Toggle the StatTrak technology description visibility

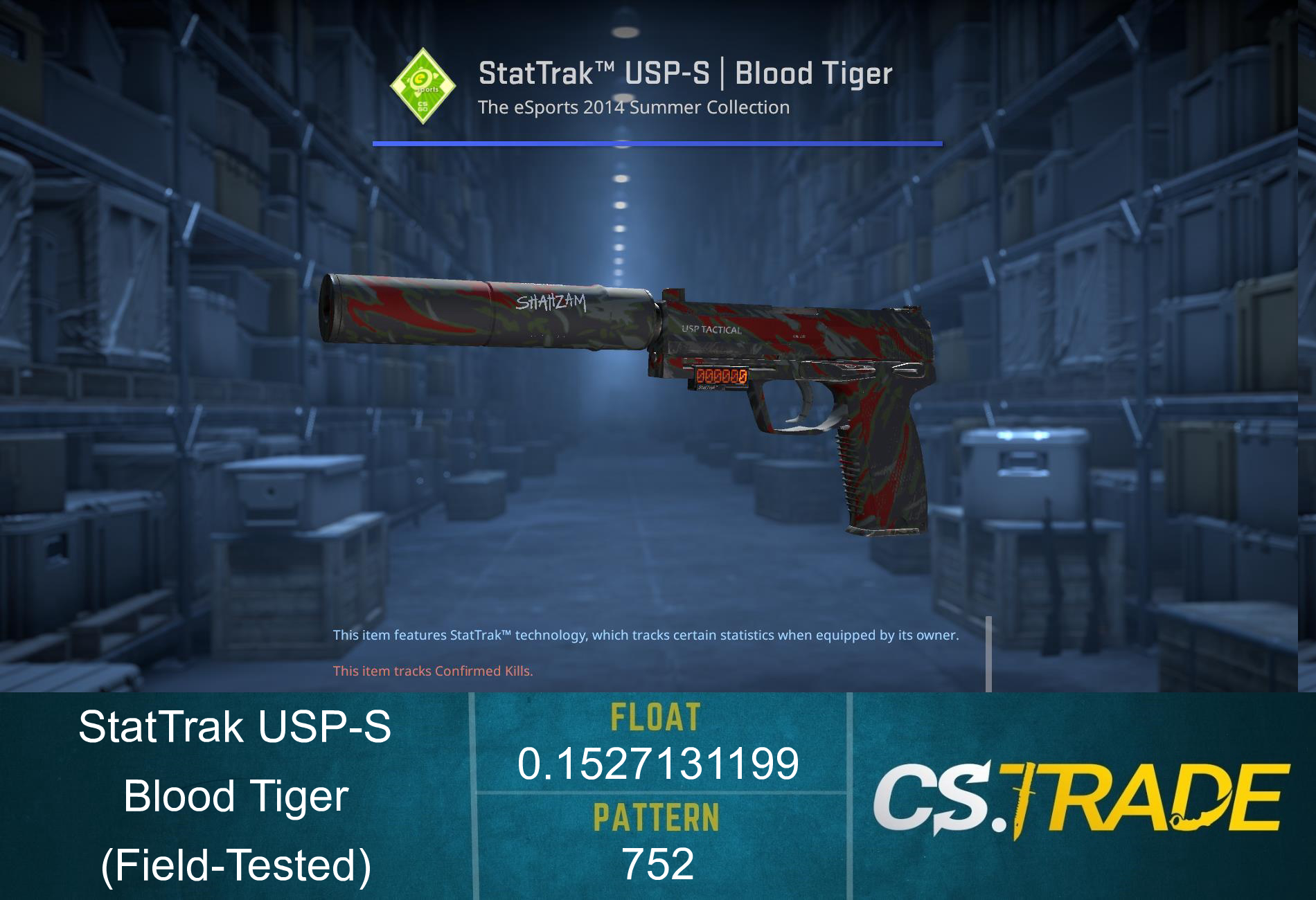[646, 633]
